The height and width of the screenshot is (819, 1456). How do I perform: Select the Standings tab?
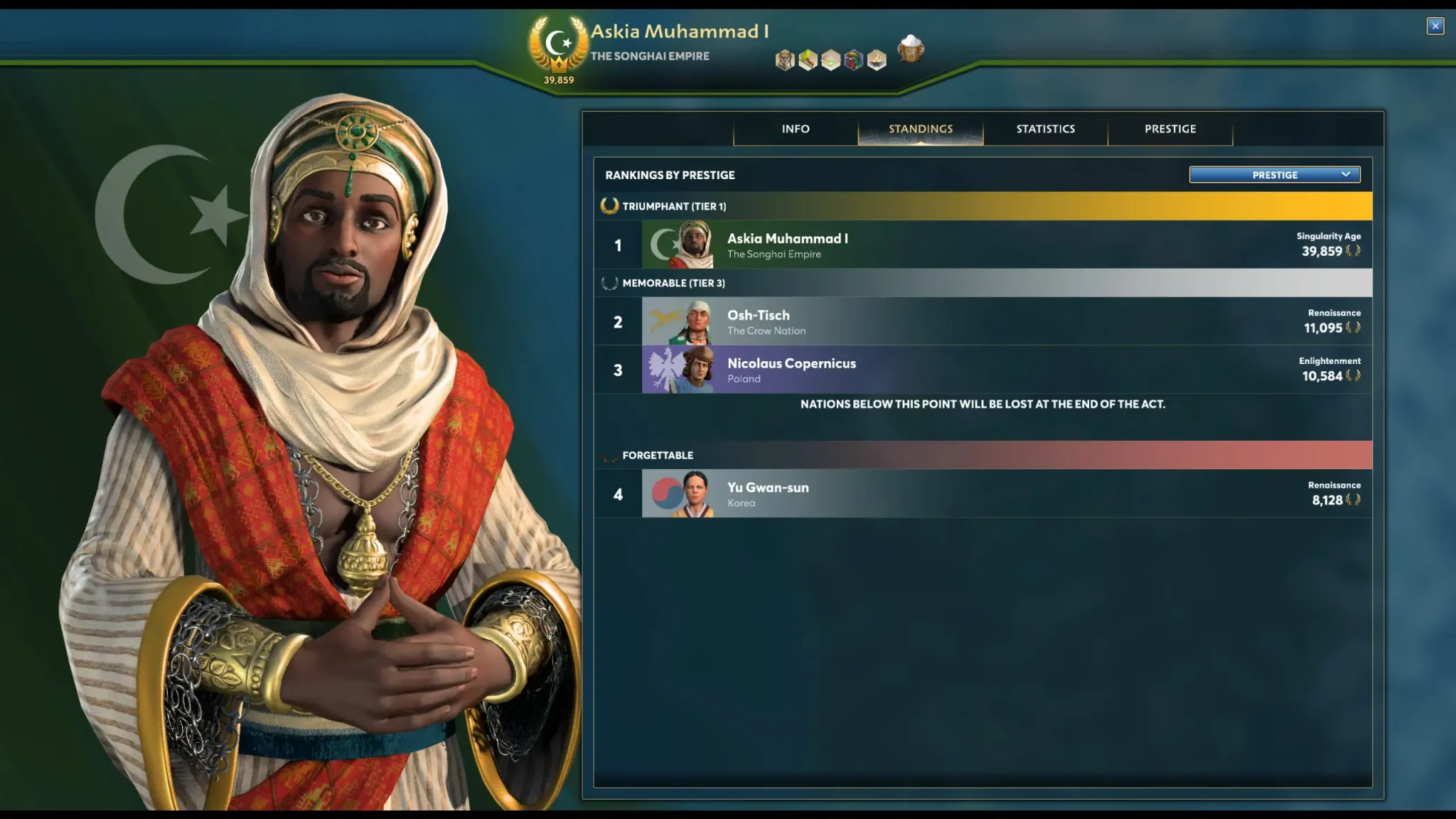[x=921, y=129]
